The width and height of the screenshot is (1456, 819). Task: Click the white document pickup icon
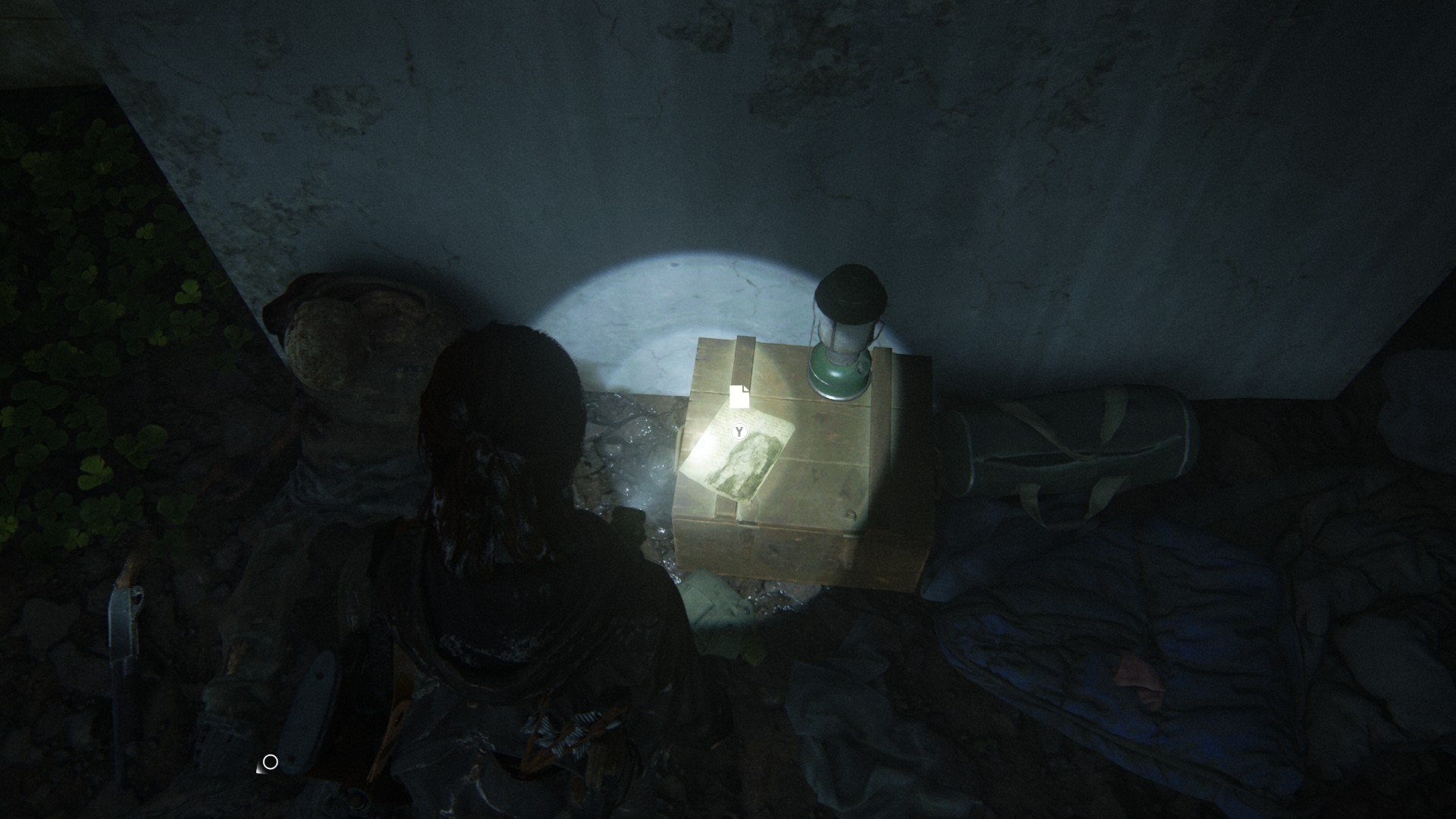pos(739,396)
